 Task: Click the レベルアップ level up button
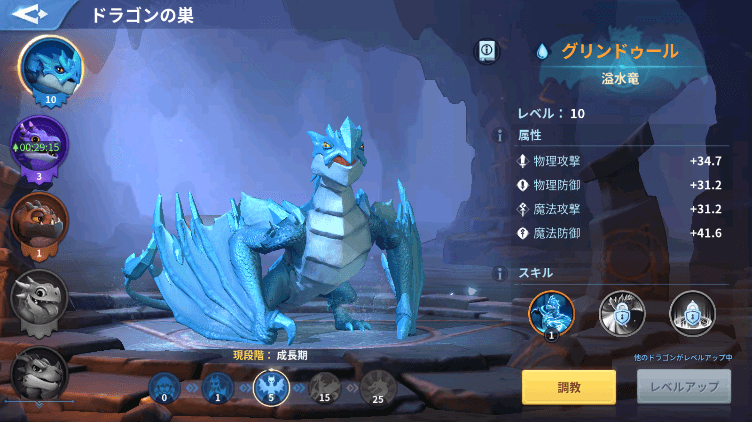click(684, 387)
